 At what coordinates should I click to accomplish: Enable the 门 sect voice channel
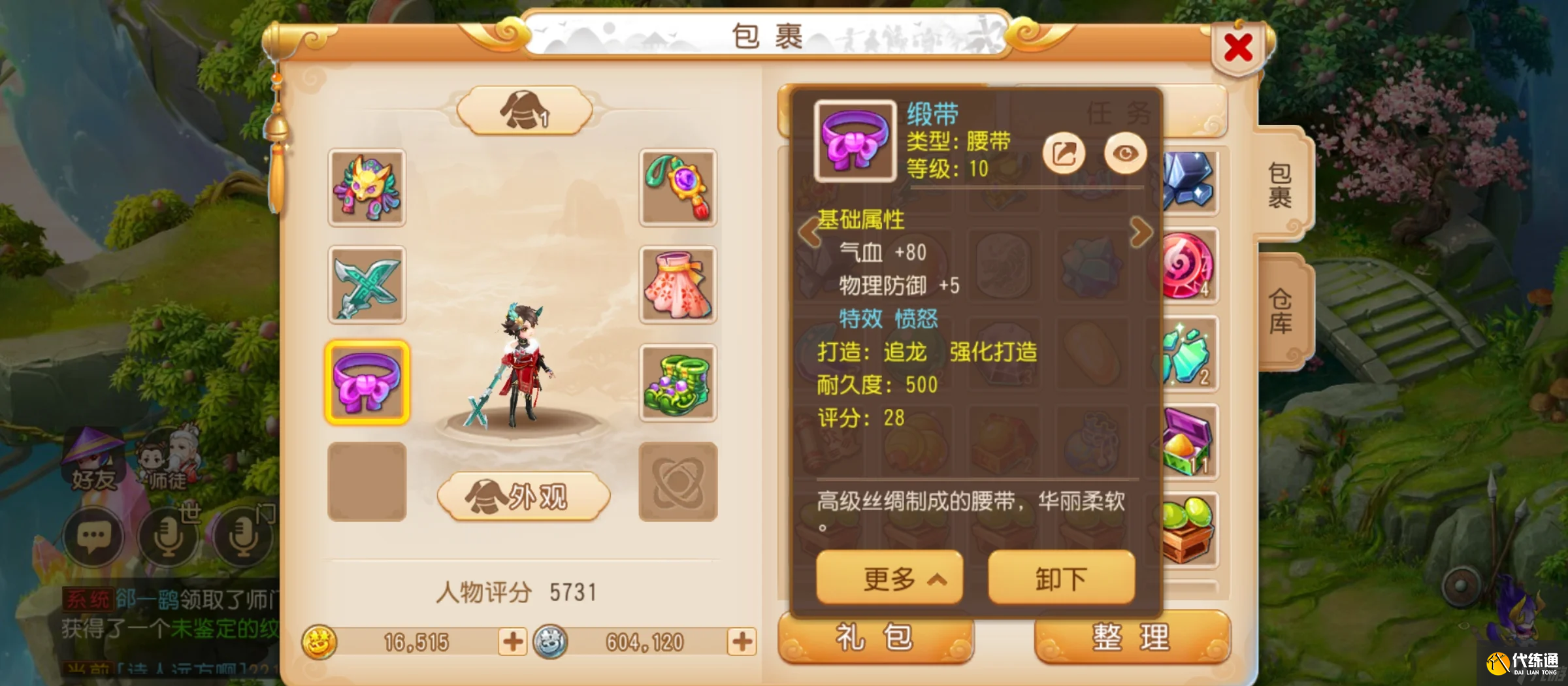tap(243, 537)
